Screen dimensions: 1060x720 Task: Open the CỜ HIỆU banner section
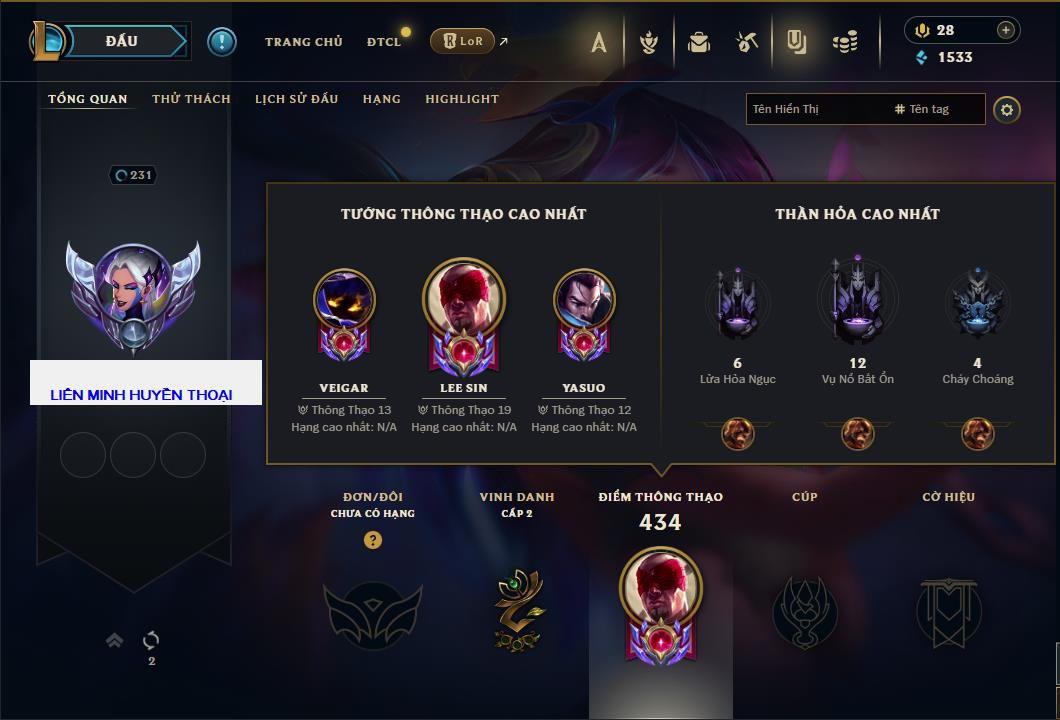[948, 609]
